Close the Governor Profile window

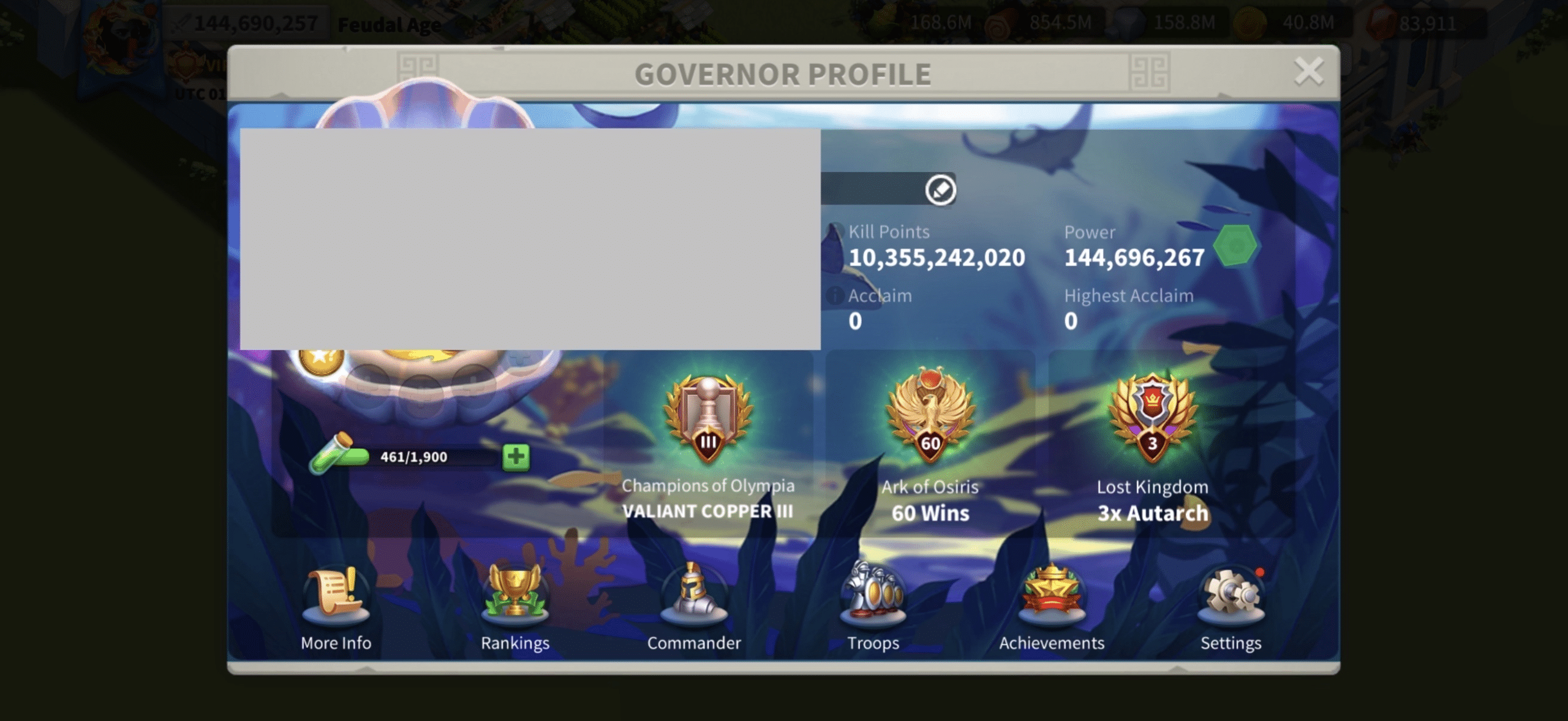(1309, 72)
